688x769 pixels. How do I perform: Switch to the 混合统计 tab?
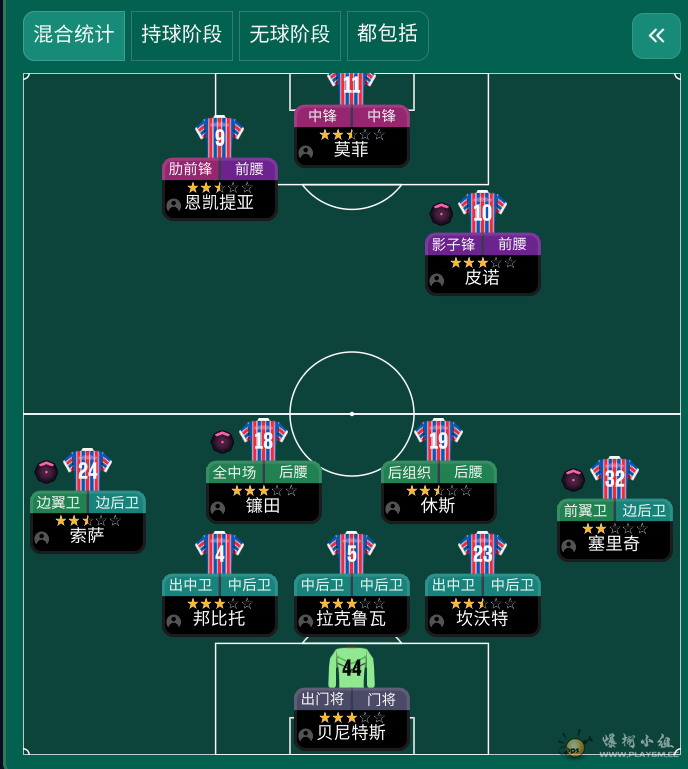tap(74, 35)
